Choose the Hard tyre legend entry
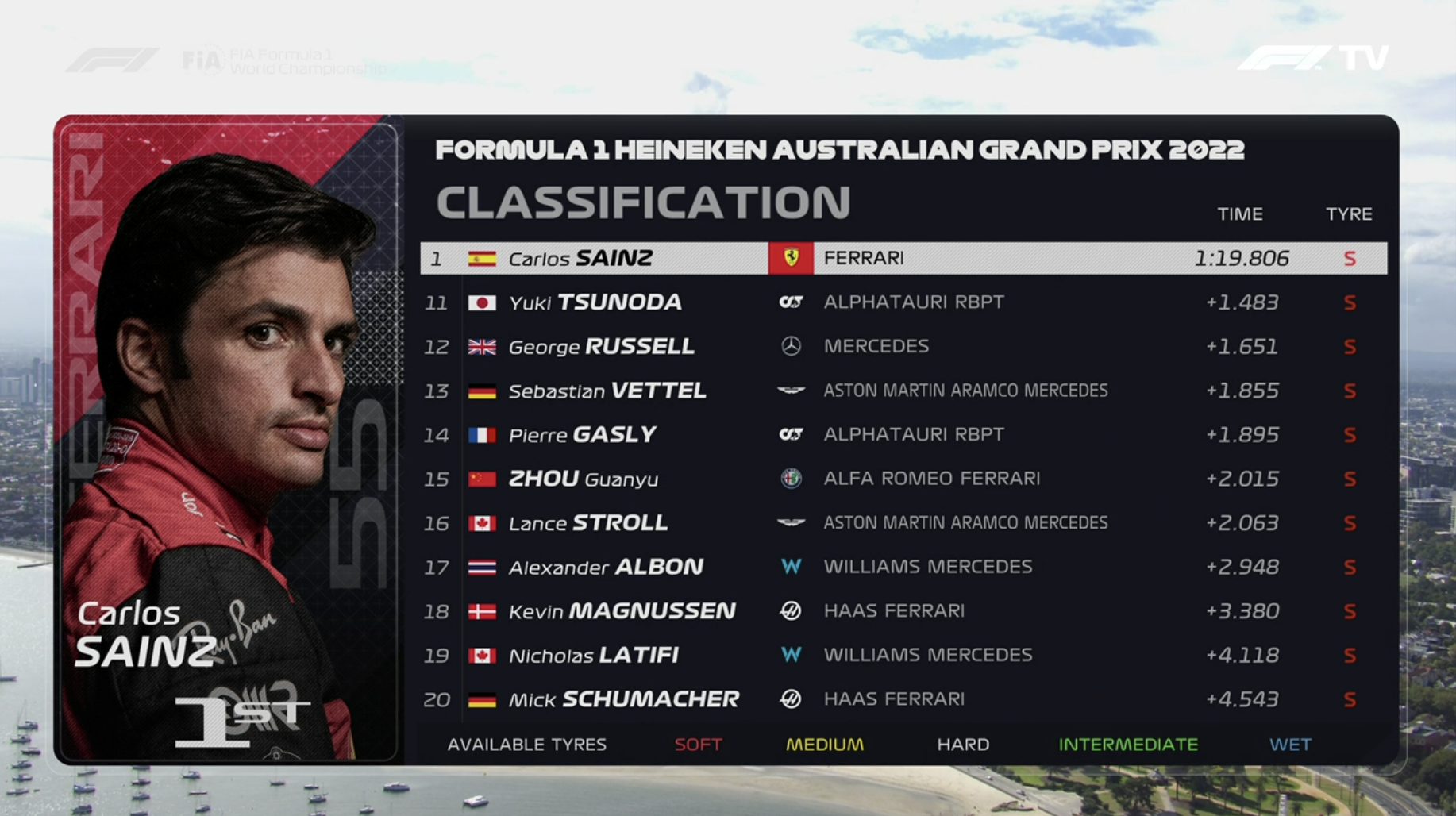 pos(963,745)
